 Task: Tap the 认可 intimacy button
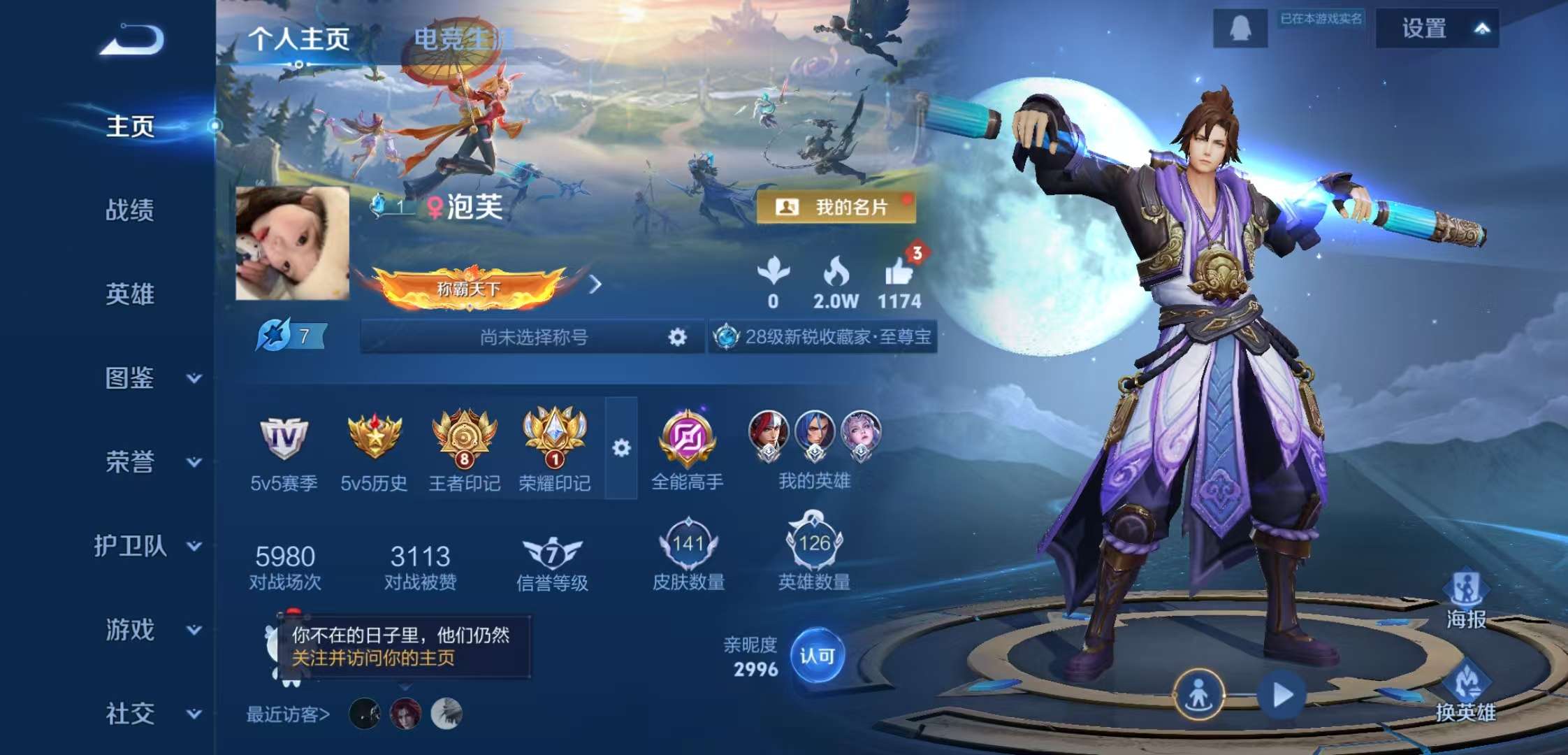817,656
